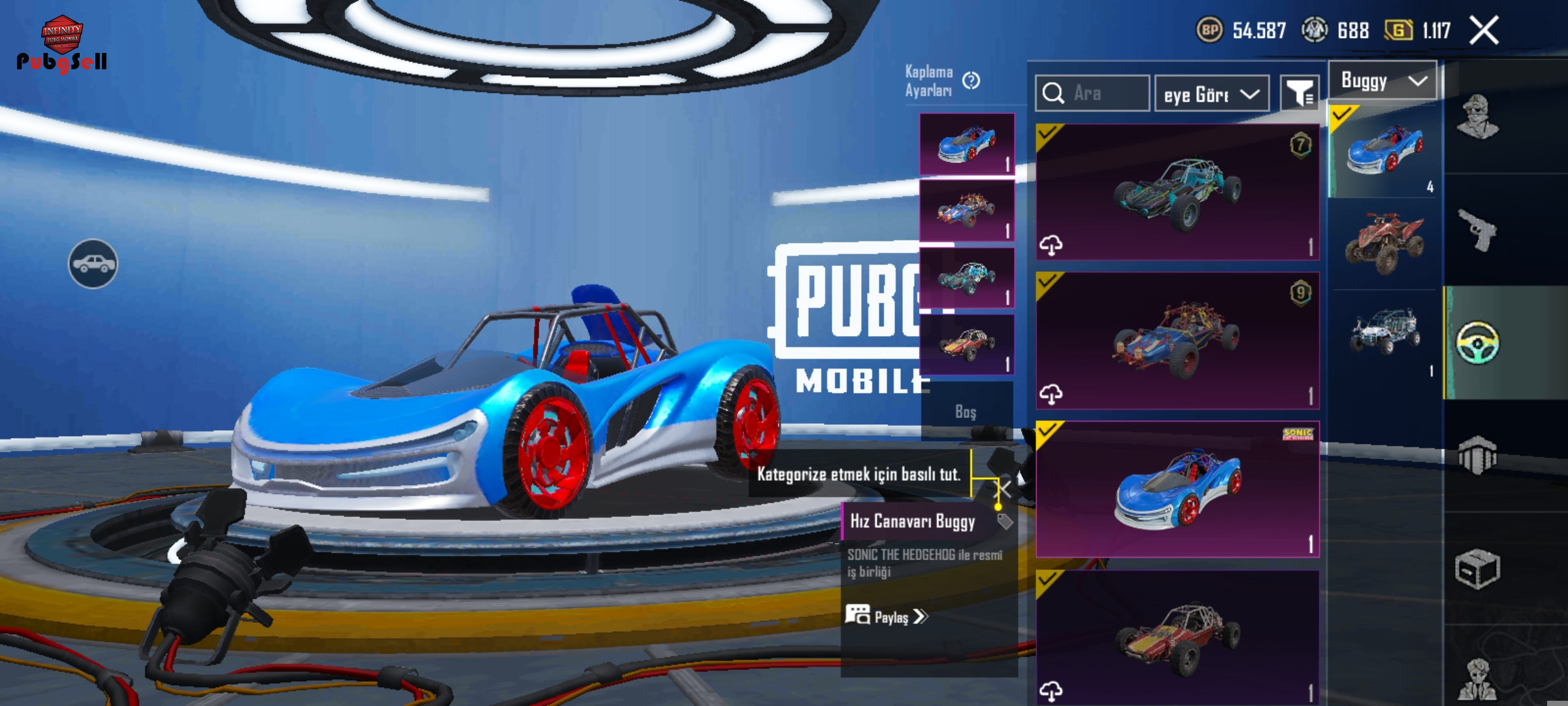Switch to the red quad bike vehicle
1568x706 pixels.
[1384, 244]
